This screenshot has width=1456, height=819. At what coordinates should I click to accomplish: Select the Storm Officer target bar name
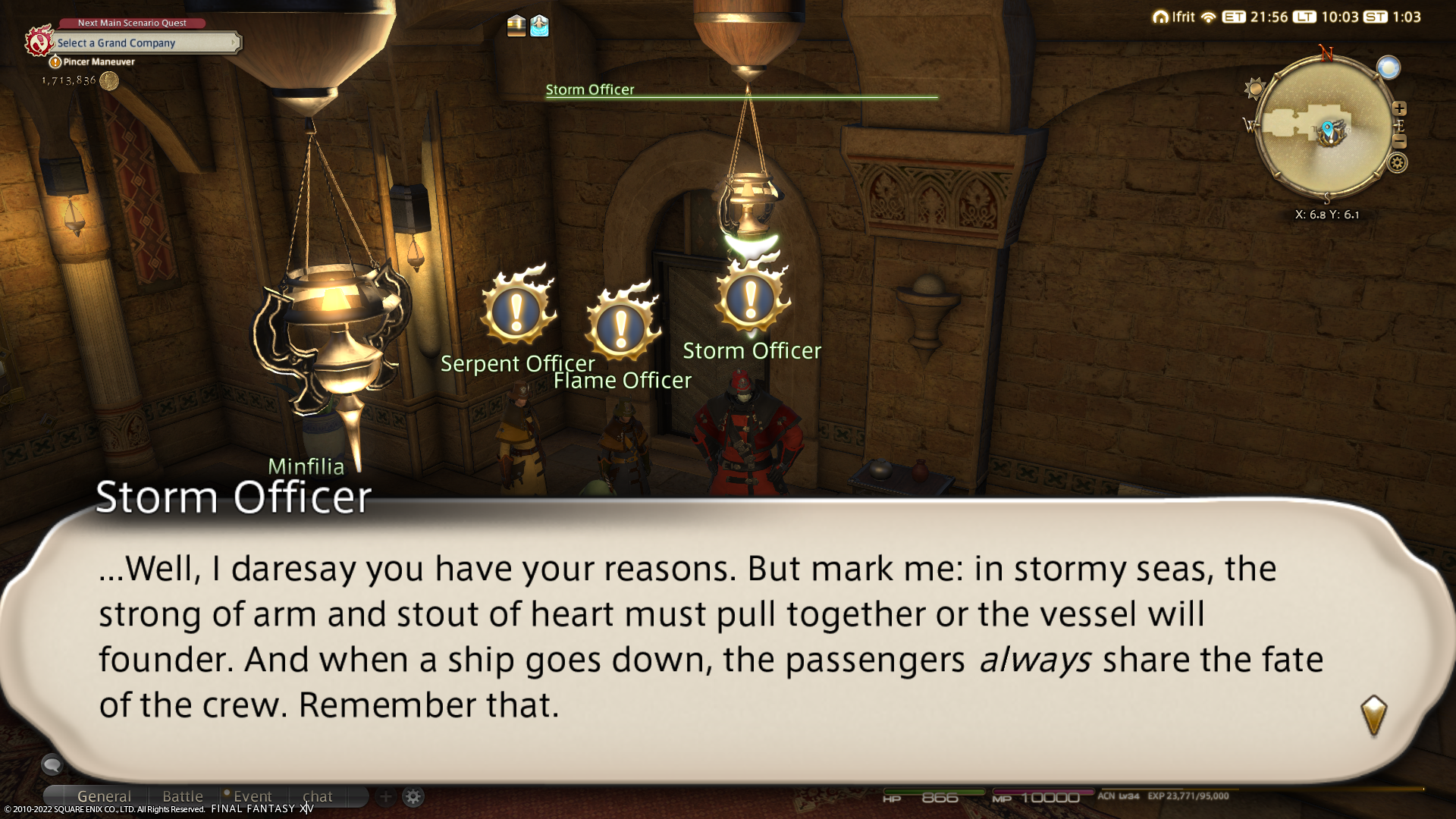[x=590, y=89]
